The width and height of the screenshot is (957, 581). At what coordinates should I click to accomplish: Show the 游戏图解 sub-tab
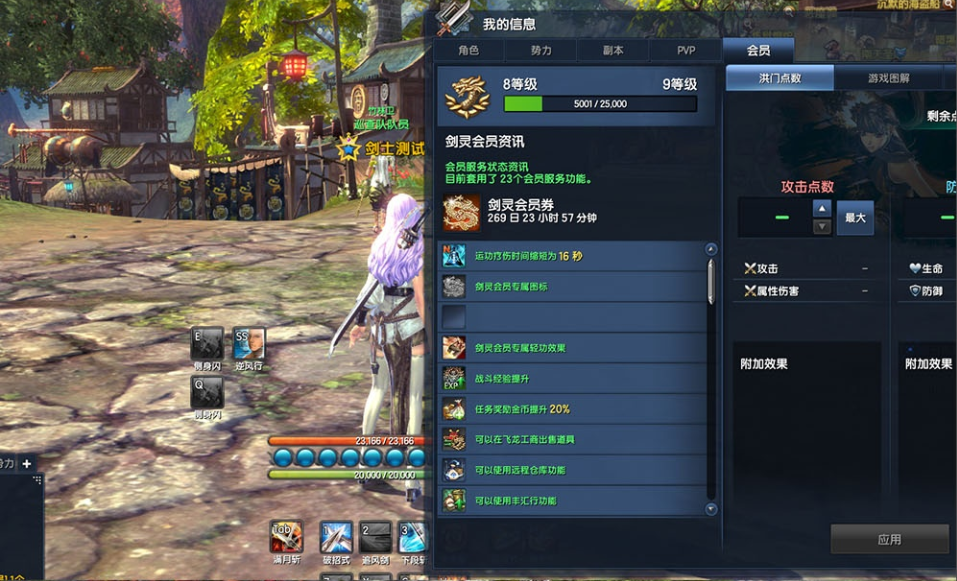pyautogui.click(x=889, y=78)
